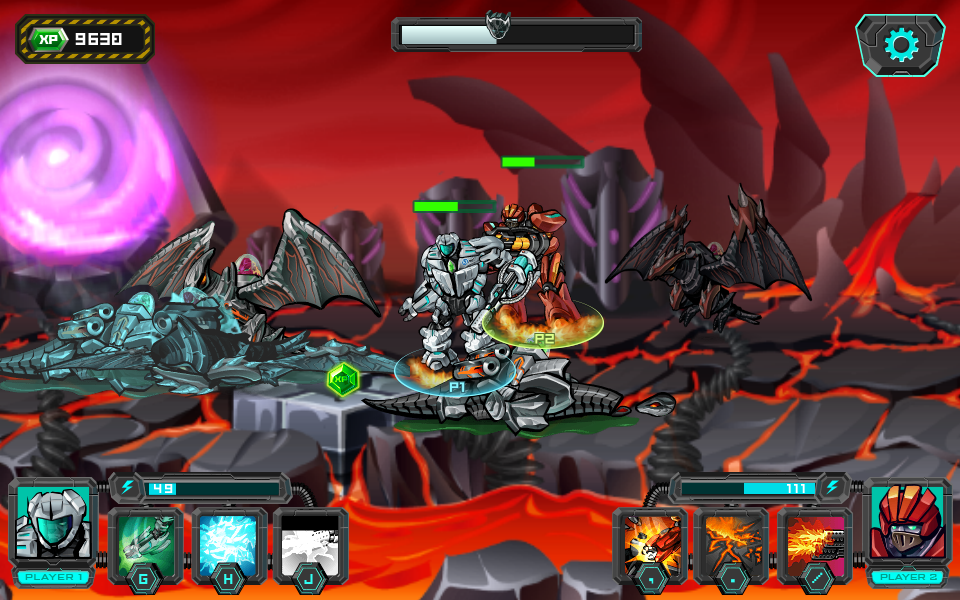Screen dimensions: 960x600
Task: Select the Player 2 red robot portrait
Action: [907, 523]
